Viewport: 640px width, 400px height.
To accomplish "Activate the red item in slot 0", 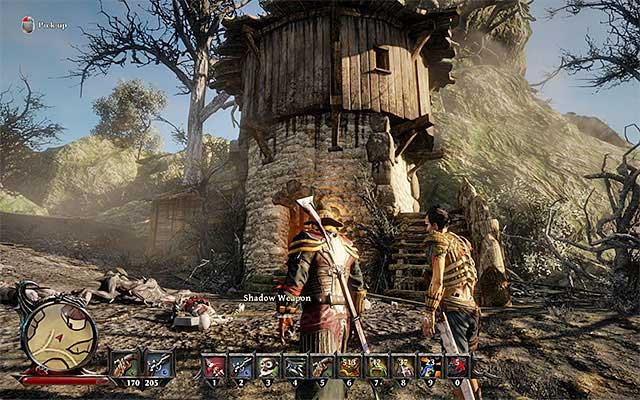I will tap(457, 366).
